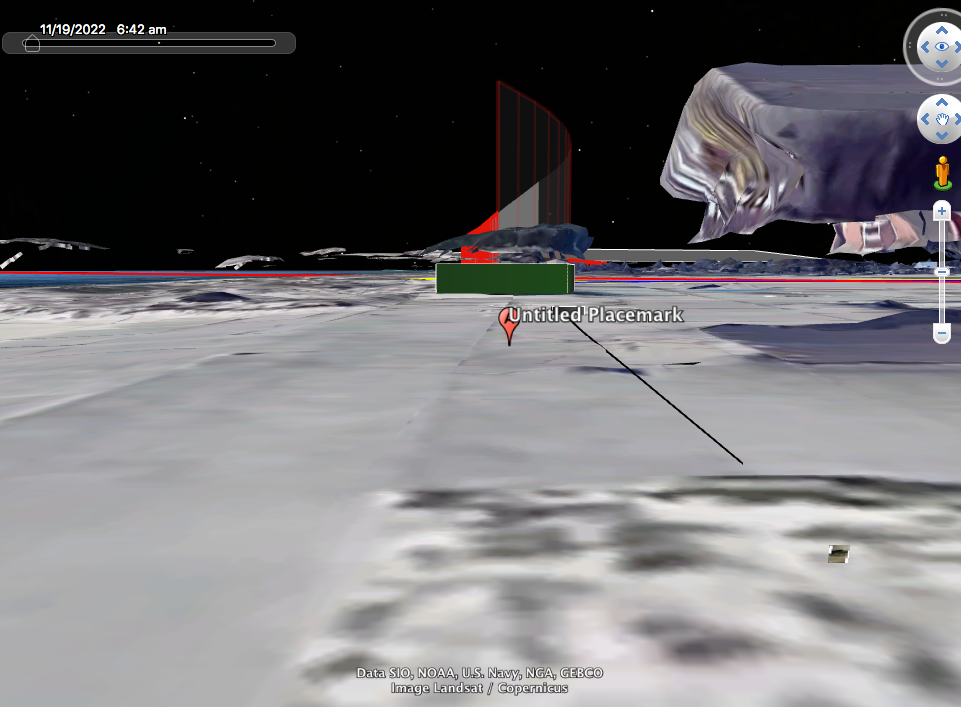Tilt view up with the look joystick arrow

tap(942, 29)
